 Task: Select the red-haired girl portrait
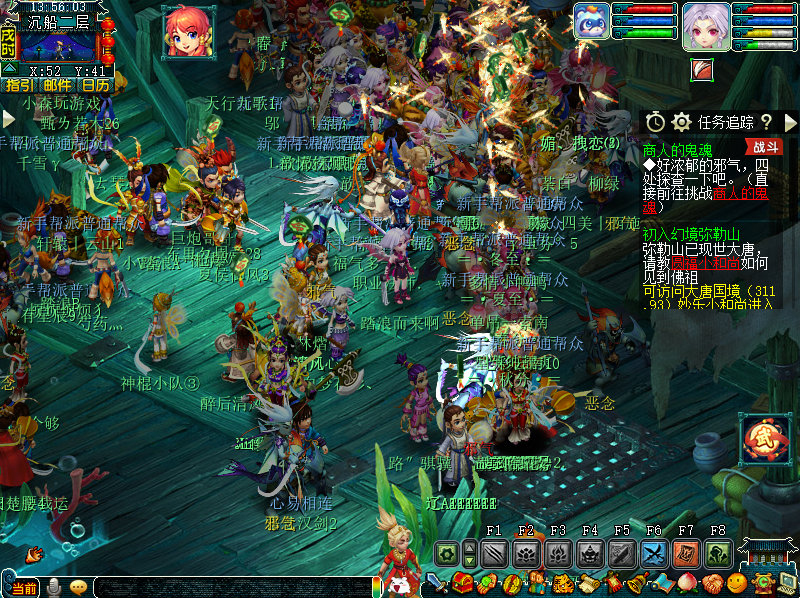pyautogui.click(x=186, y=31)
